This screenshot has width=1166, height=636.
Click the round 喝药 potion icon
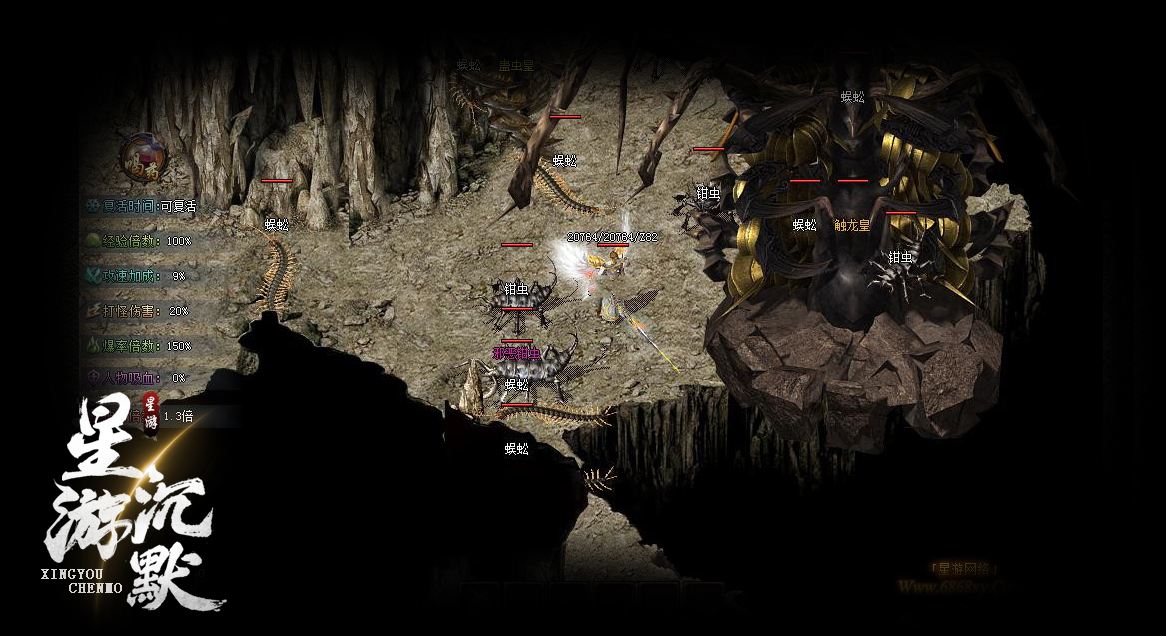[142, 159]
